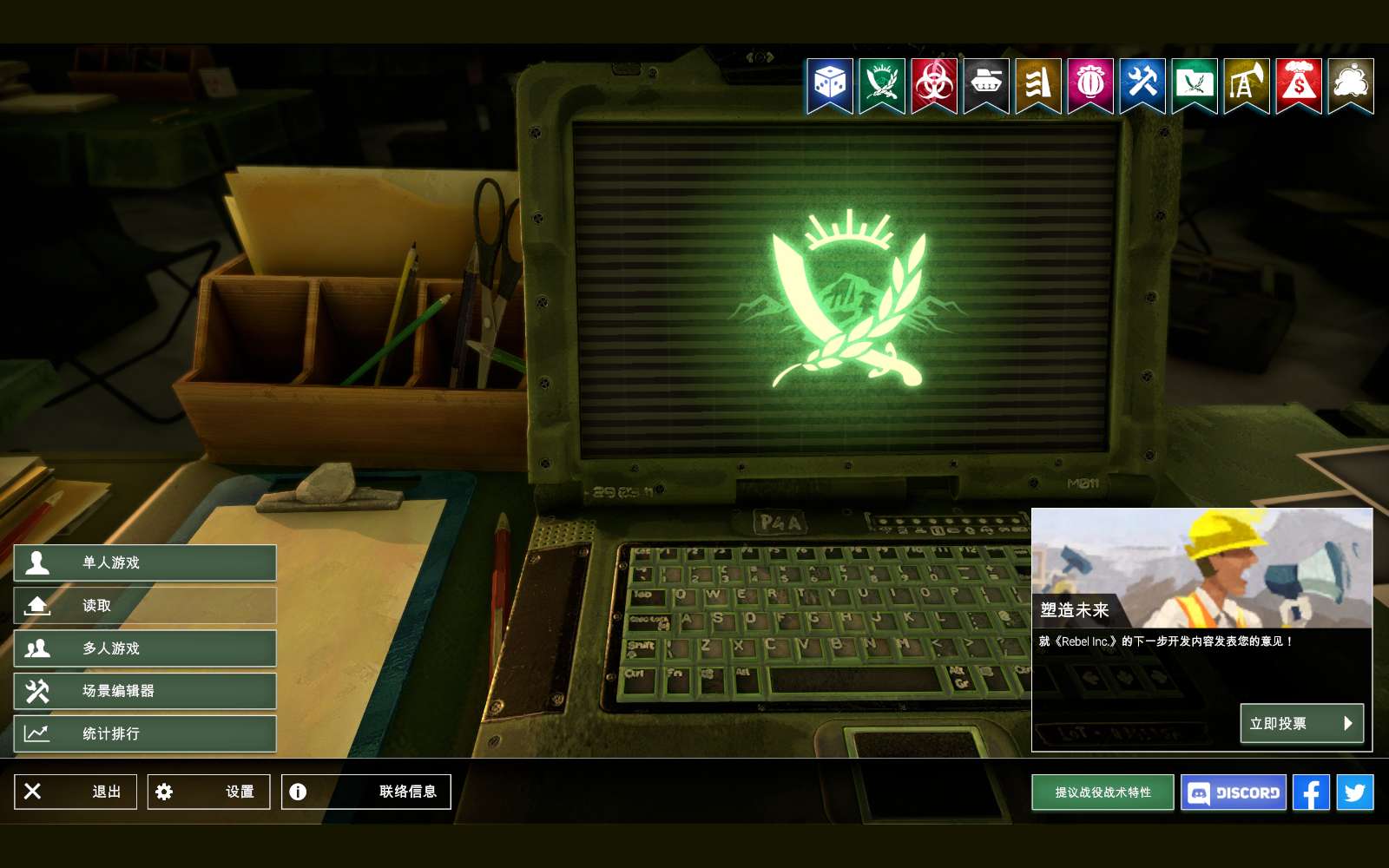This screenshot has height=868, width=1389.
Task: Open 联络信息 contact info
Action: coord(365,792)
